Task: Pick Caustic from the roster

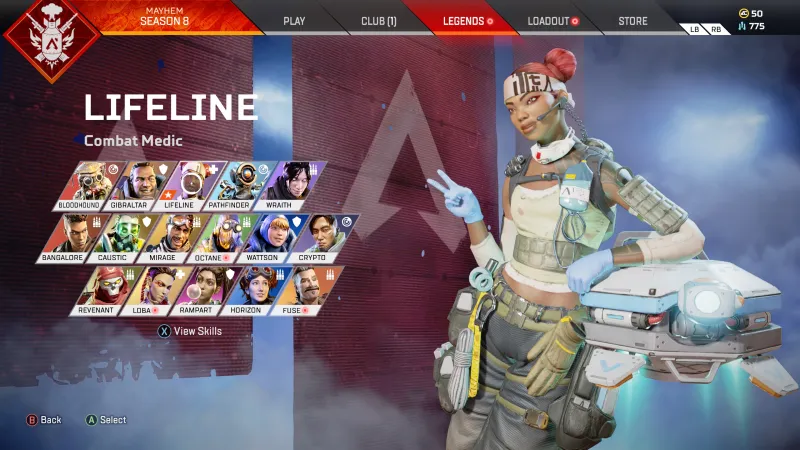Action: tap(116, 236)
